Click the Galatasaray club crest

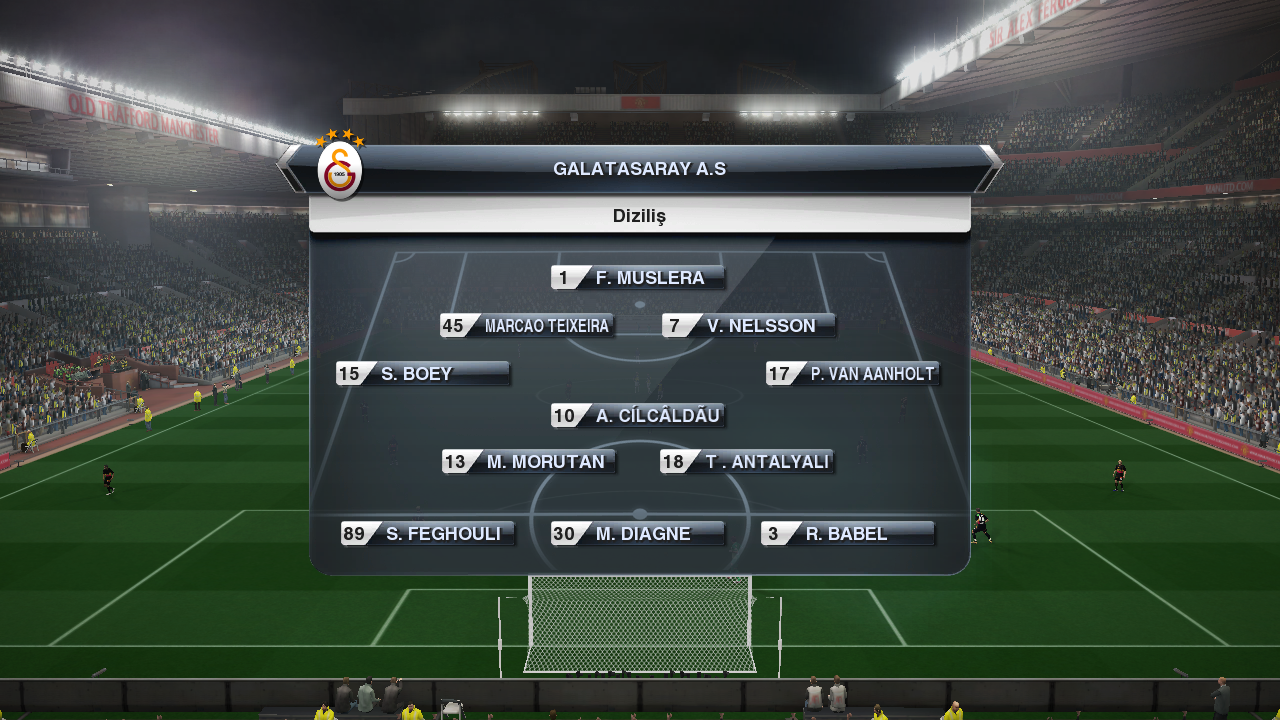(x=339, y=171)
